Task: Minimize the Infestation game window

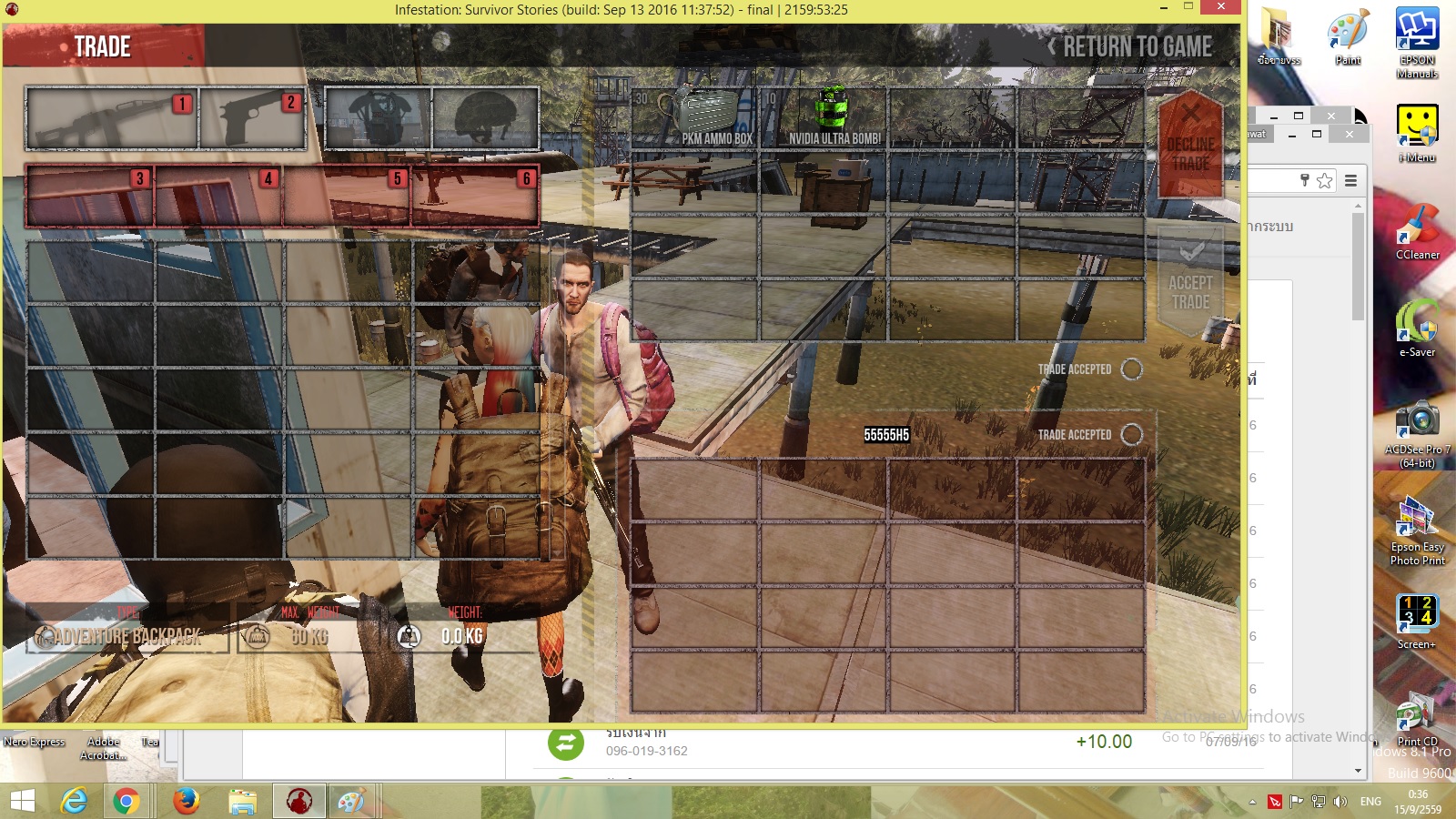Action: 1164,7
